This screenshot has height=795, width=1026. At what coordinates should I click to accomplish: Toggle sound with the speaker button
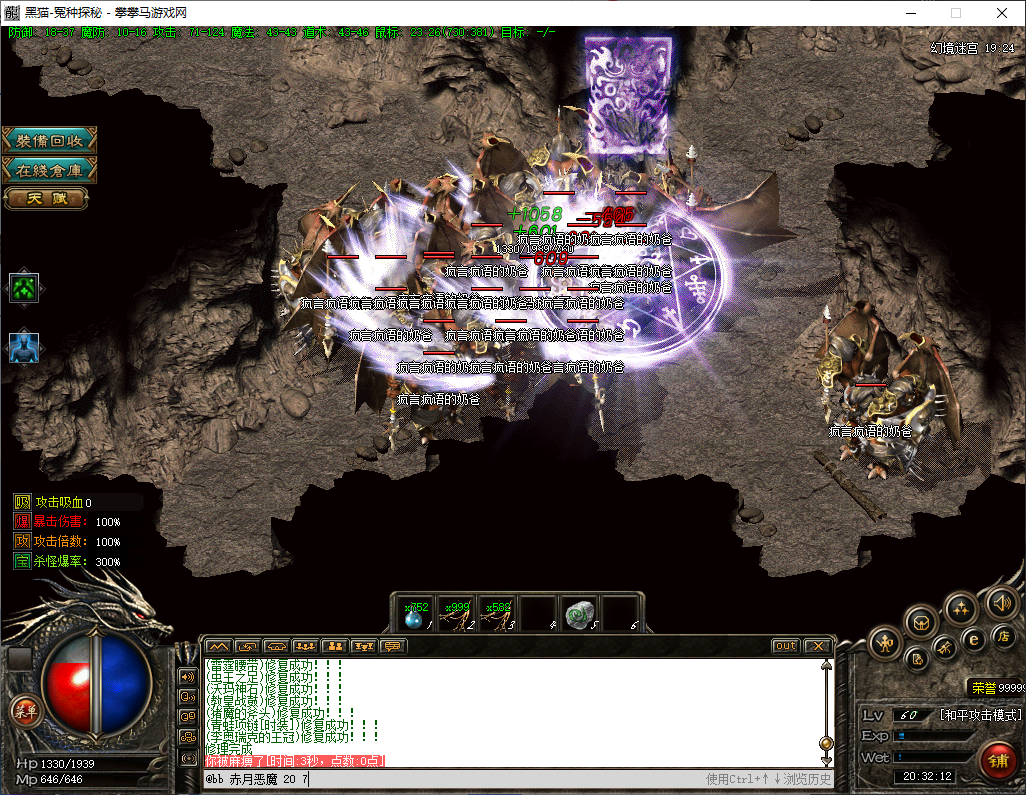[x=1001, y=602]
